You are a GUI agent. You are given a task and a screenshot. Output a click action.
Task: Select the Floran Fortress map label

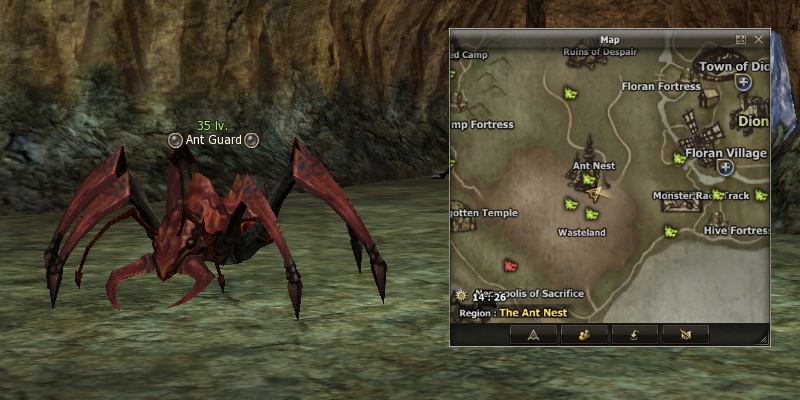coord(661,87)
